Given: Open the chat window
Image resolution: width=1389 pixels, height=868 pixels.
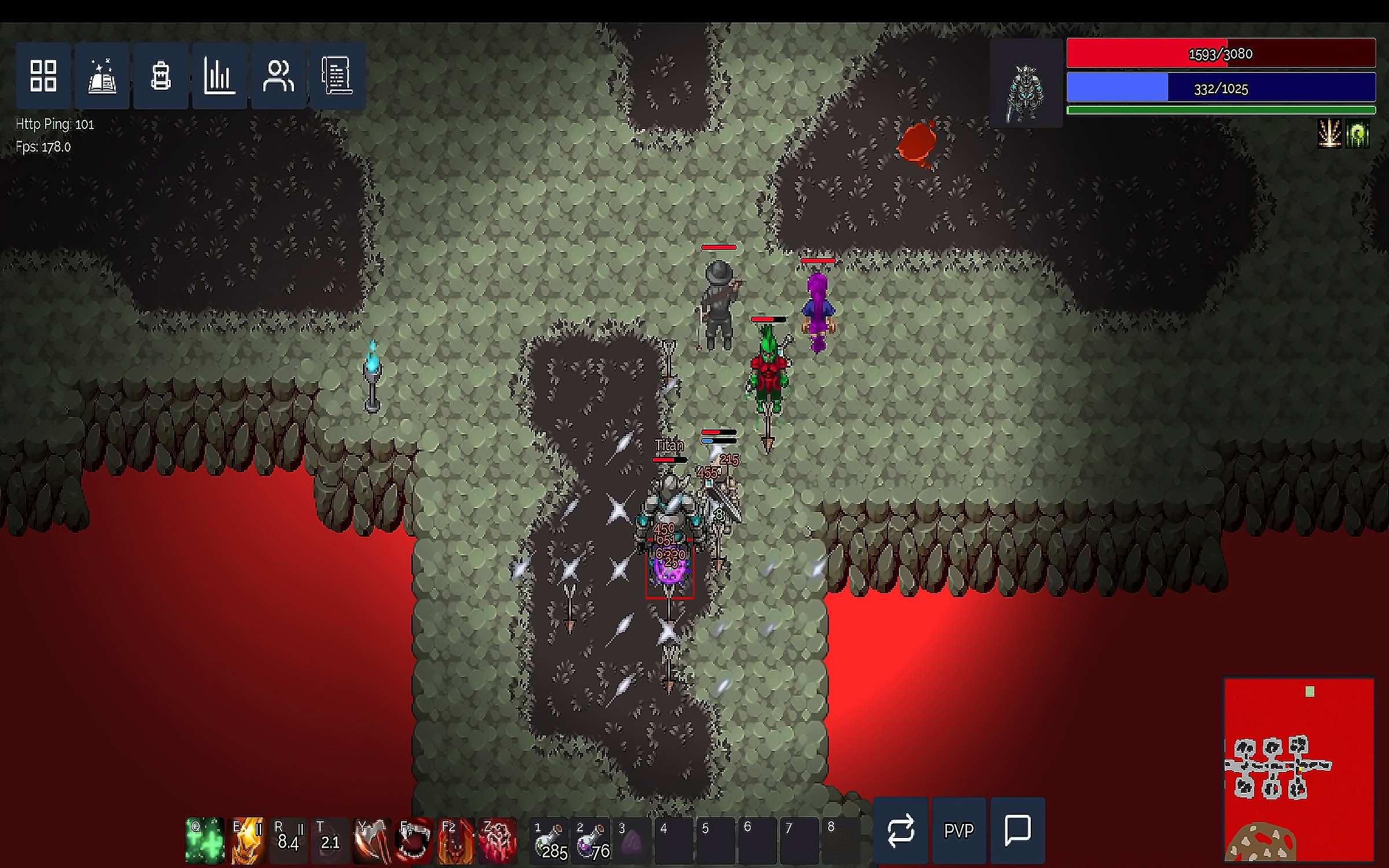Looking at the screenshot, I should pos(1017,830).
